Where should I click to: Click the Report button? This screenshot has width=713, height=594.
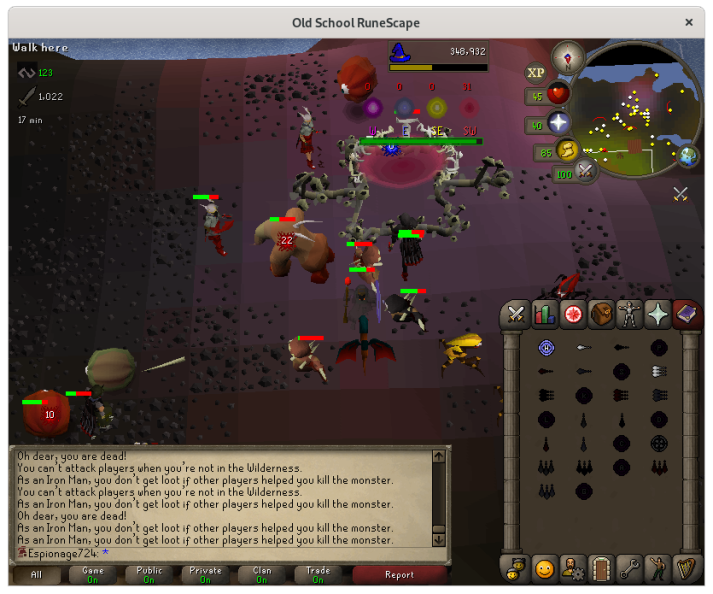(399, 575)
